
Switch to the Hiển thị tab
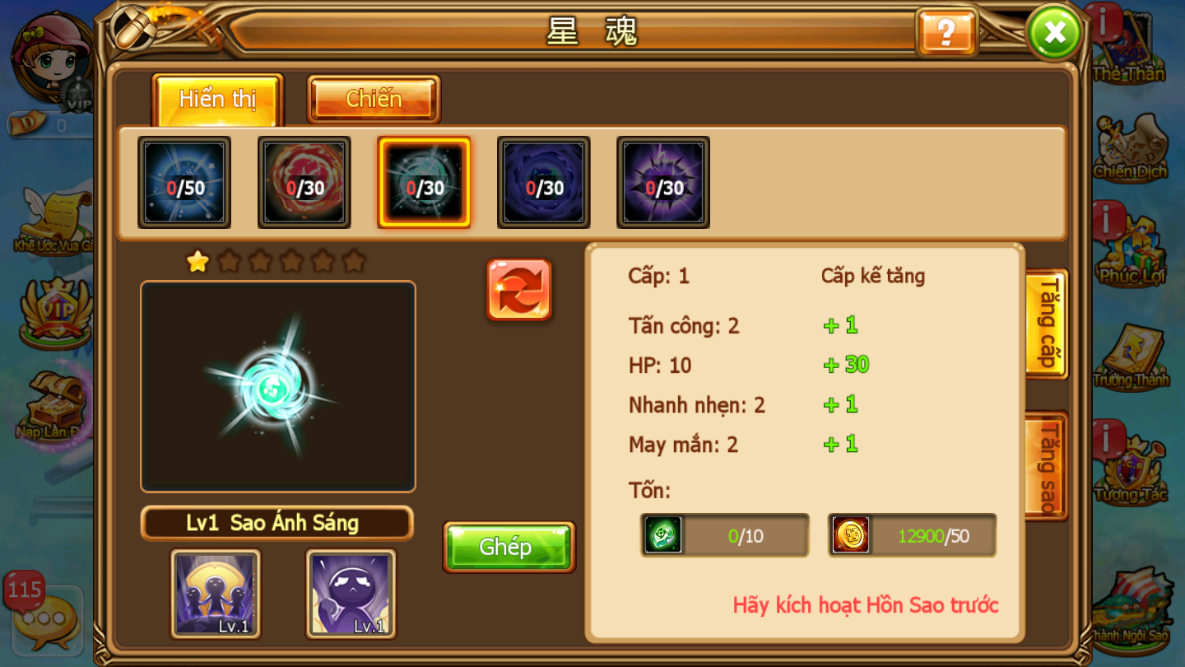point(217,99)
